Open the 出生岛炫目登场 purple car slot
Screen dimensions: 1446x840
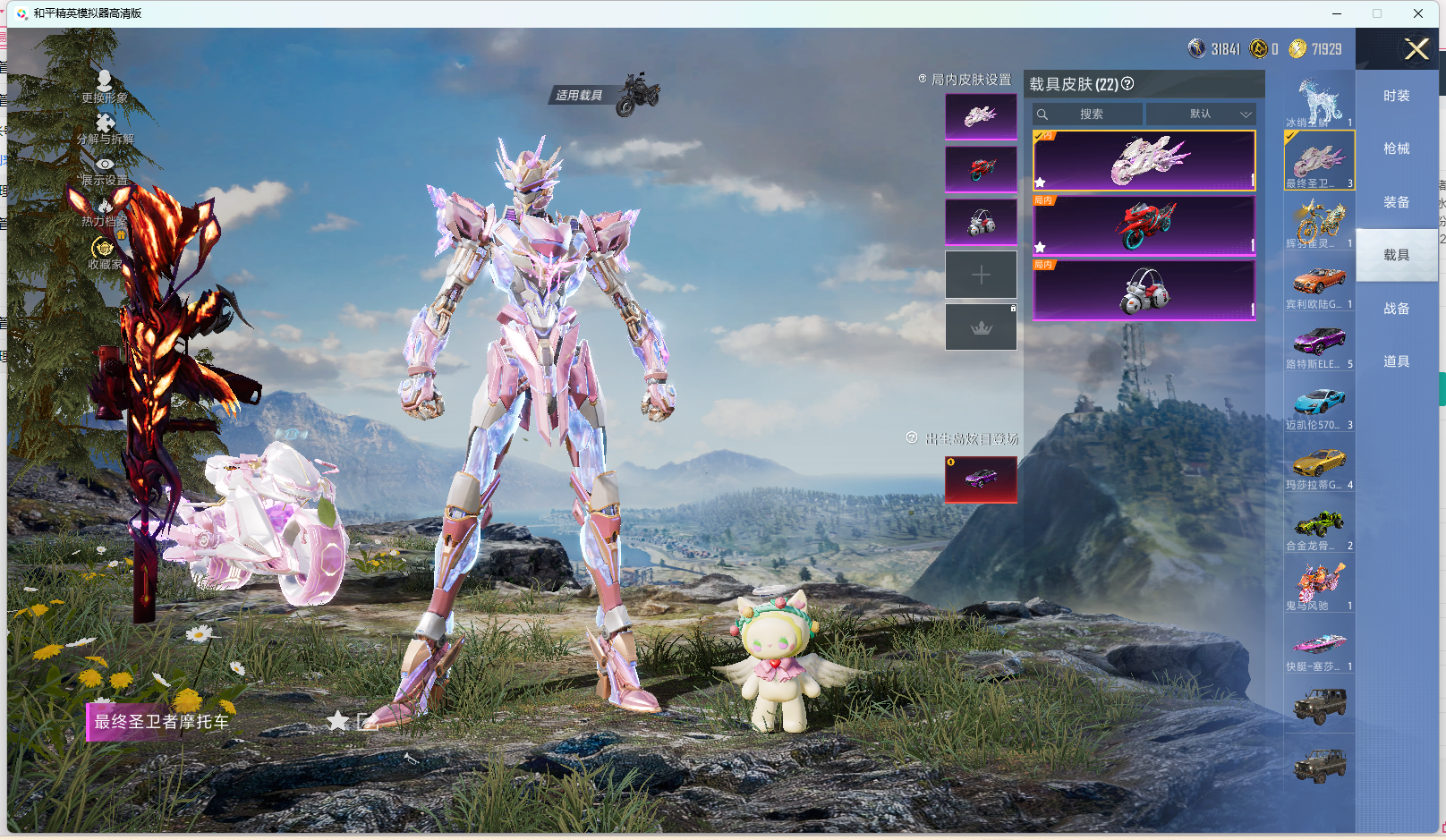[981, 479]
